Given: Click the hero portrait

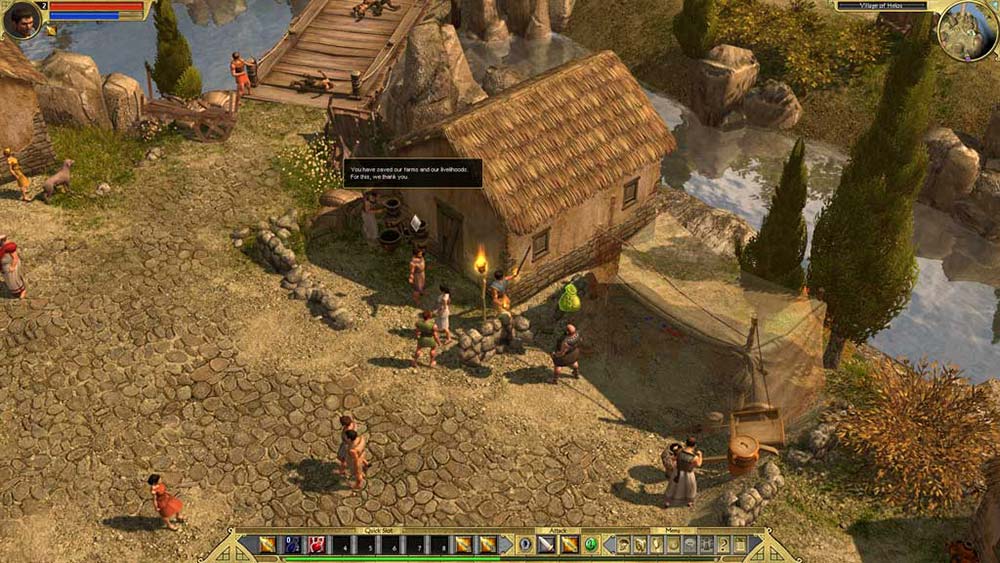Looking at the screenshot, I should 20,19.
